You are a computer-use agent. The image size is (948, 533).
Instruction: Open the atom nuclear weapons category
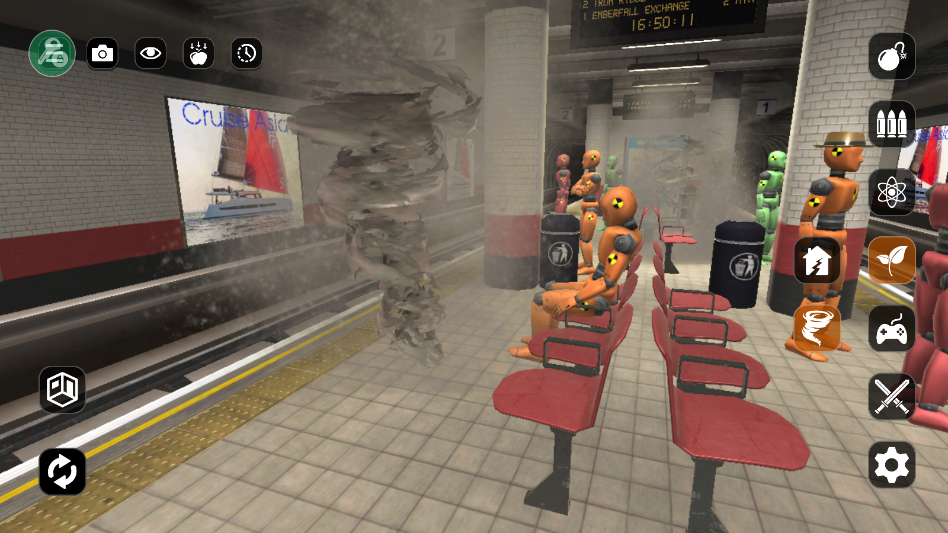[x=891, y=192]
